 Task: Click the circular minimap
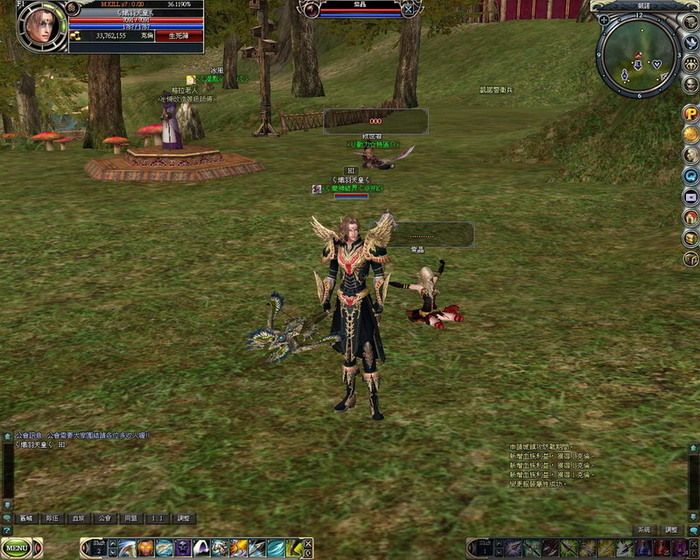click(637, 56)
